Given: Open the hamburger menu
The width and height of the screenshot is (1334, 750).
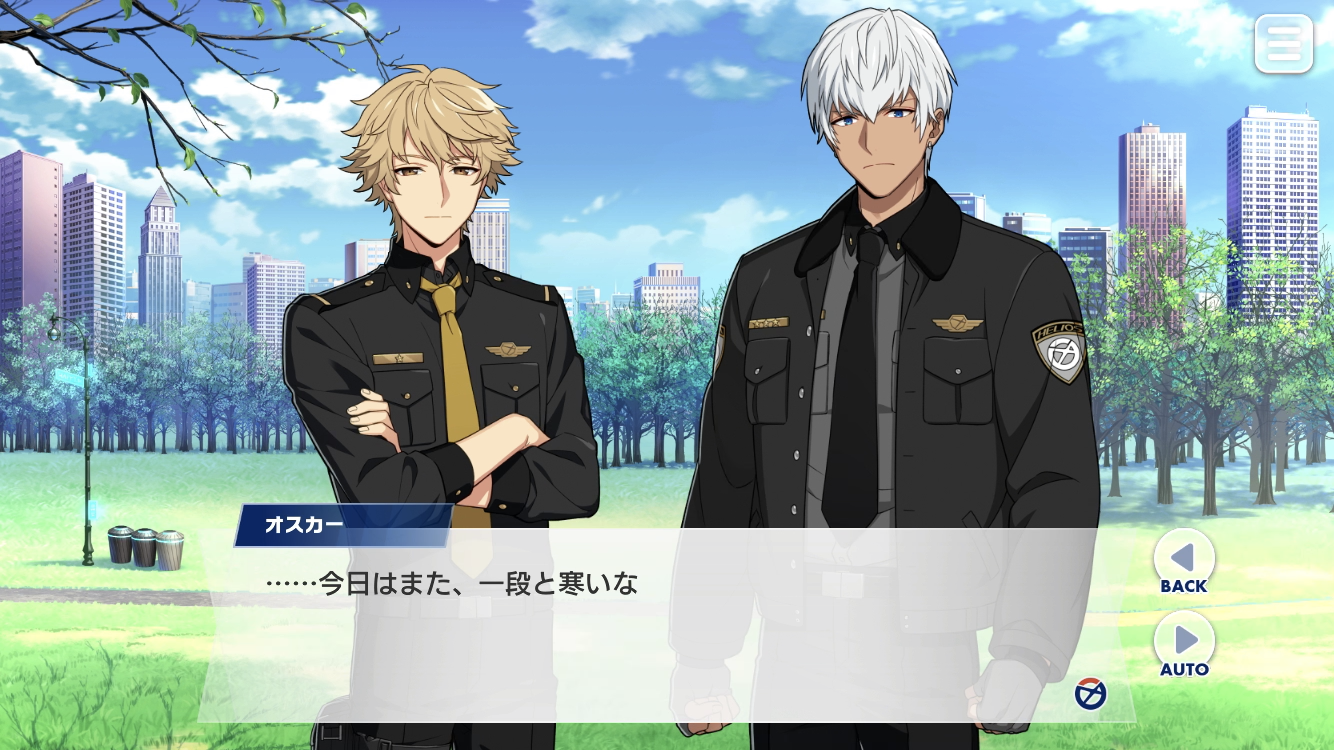Looking at the screenshot, I should click(x=1283, y=43).
